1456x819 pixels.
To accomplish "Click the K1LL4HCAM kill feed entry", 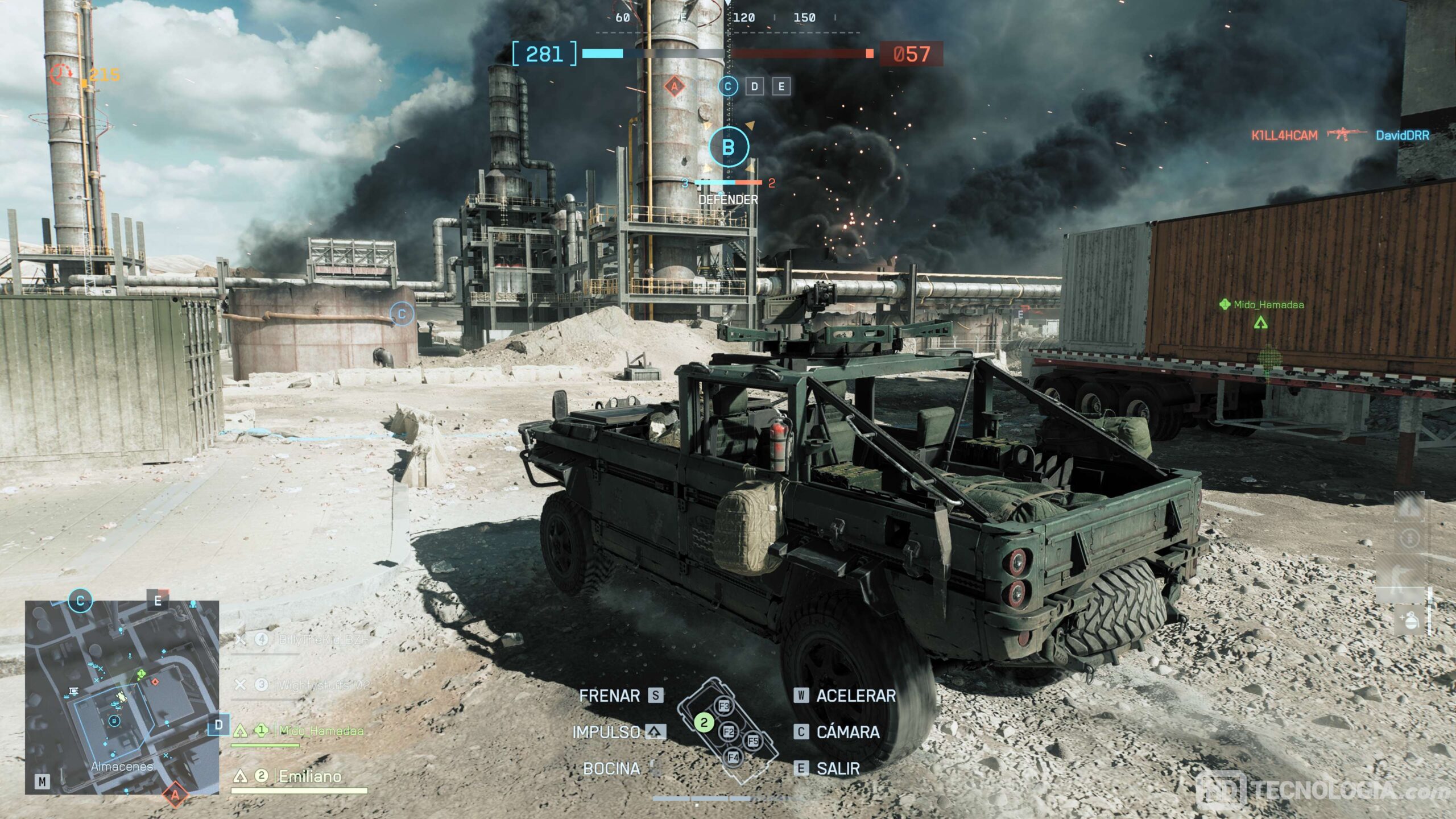I will 1284,135.
